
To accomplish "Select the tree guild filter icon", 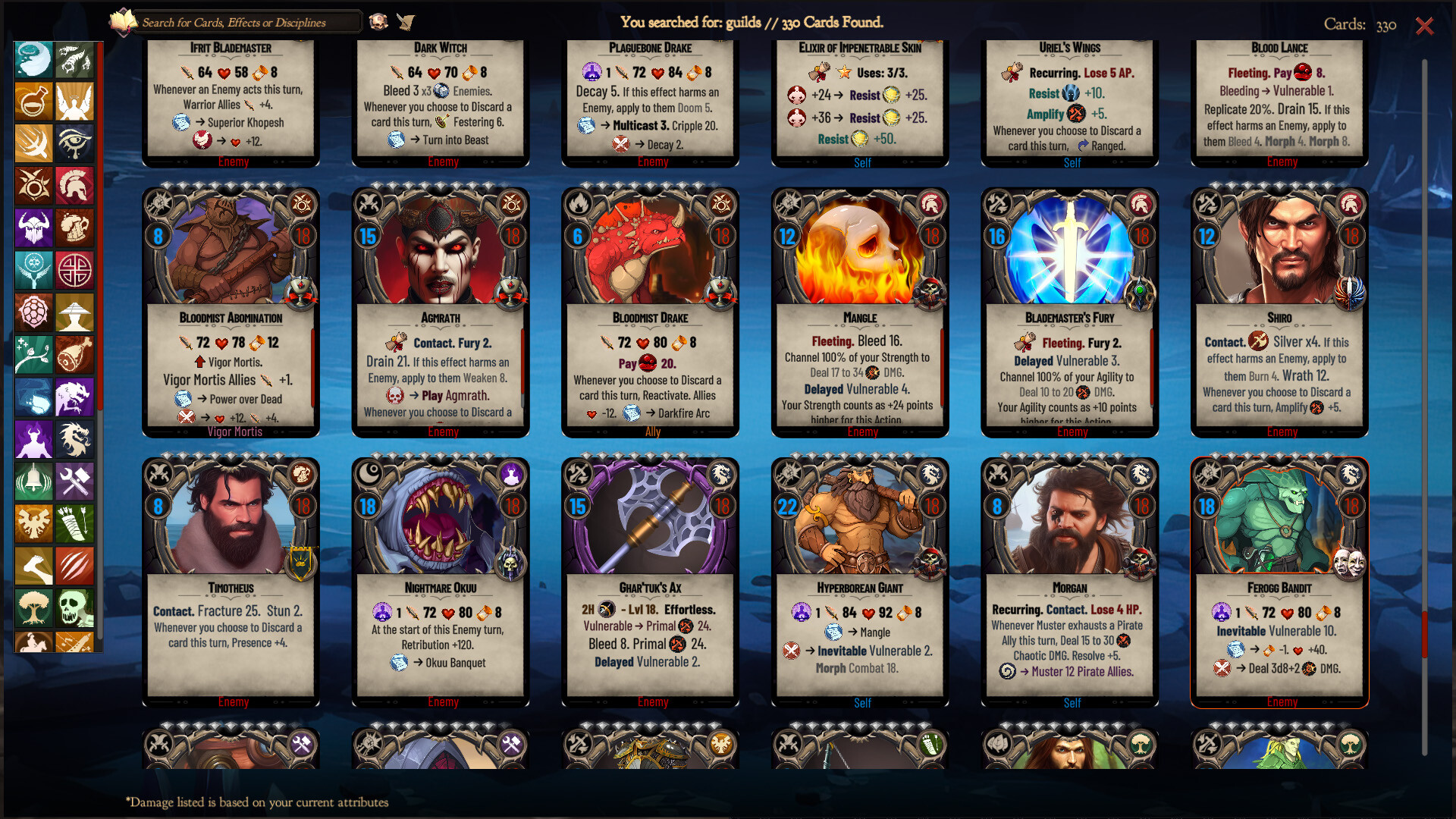I will pos(33,607).
